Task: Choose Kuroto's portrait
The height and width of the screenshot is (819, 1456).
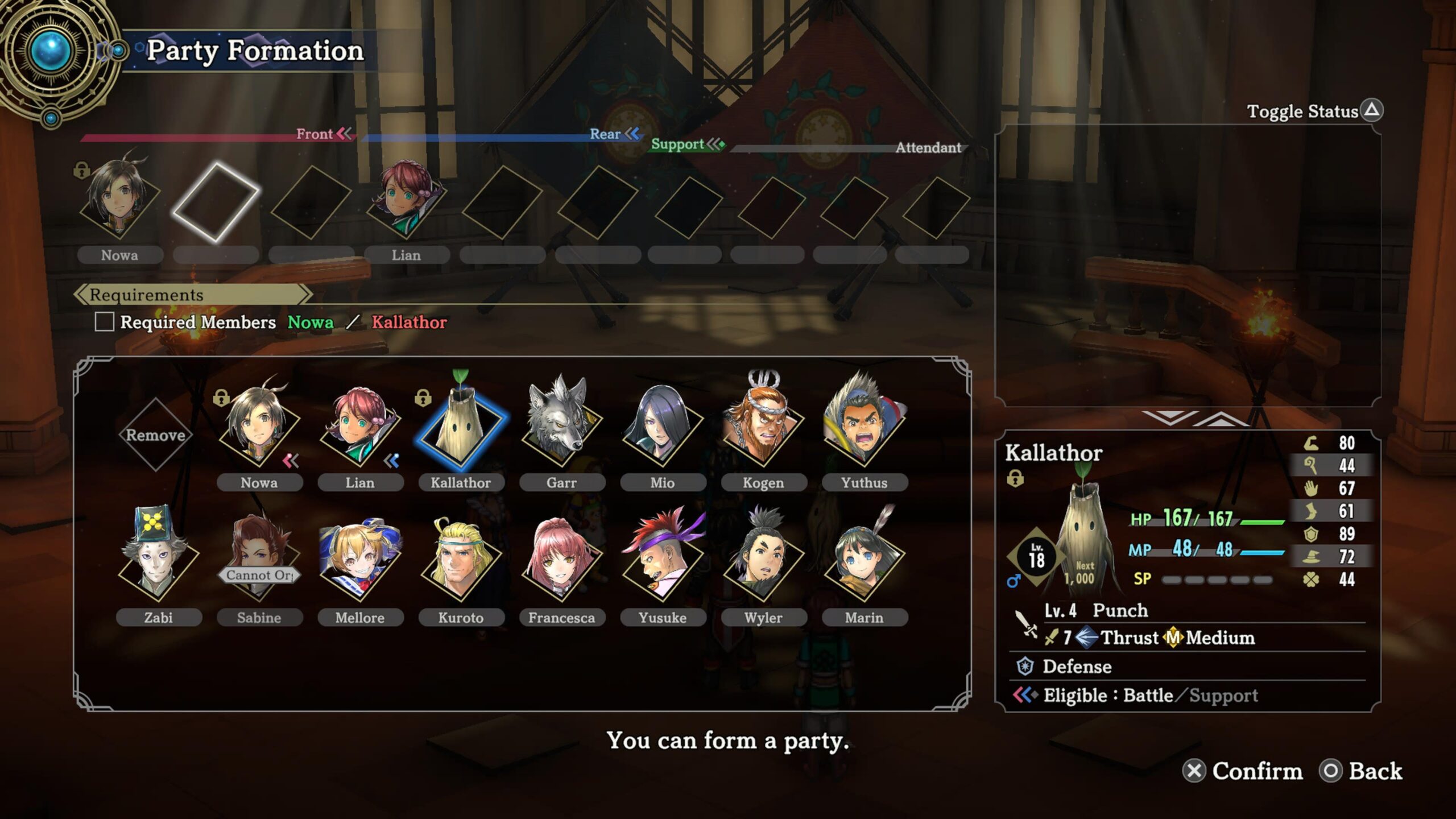Action: (460, 560)
